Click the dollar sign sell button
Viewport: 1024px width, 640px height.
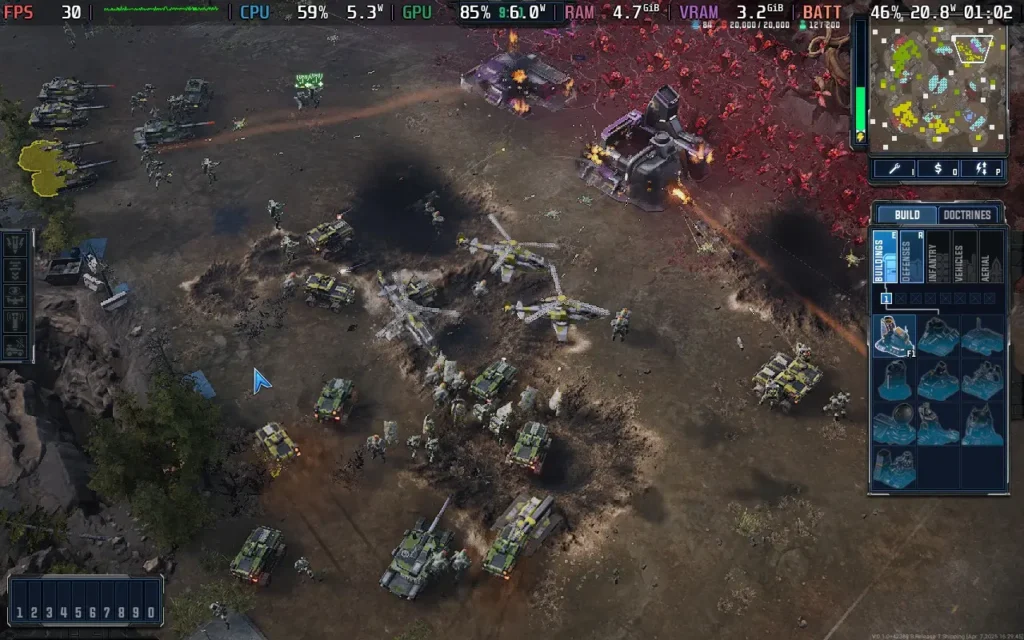(936, 168)
